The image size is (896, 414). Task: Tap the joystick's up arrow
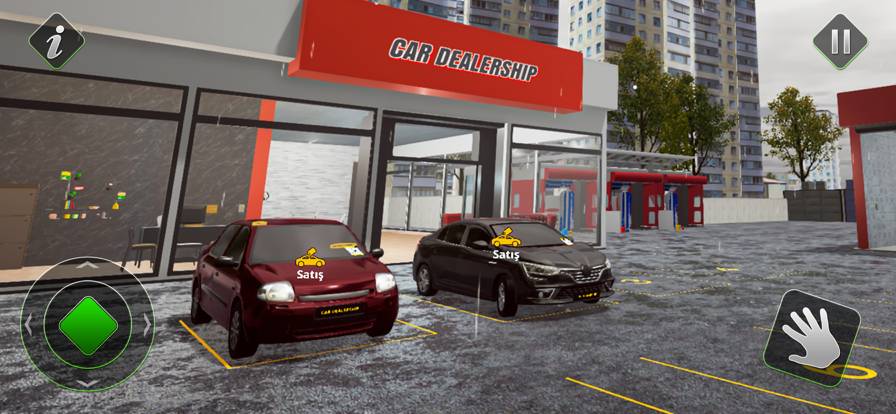click(88, 266)
